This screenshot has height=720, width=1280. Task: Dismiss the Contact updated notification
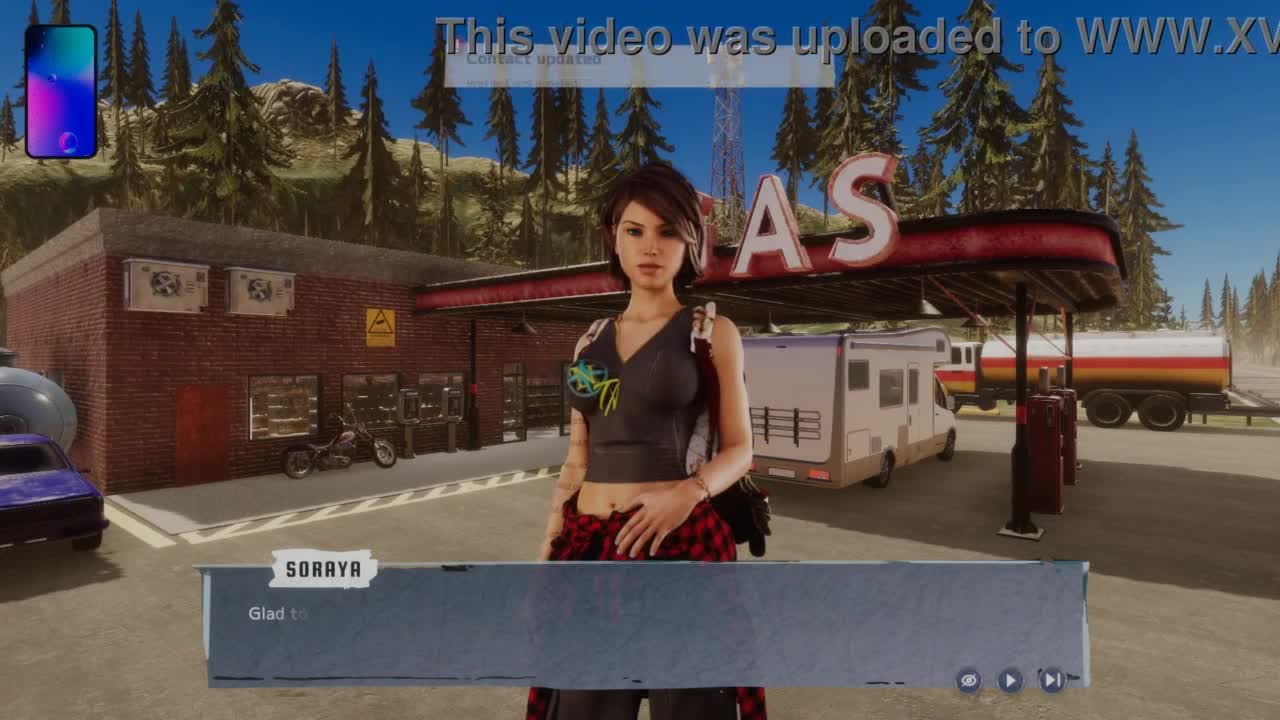point(638,66)
